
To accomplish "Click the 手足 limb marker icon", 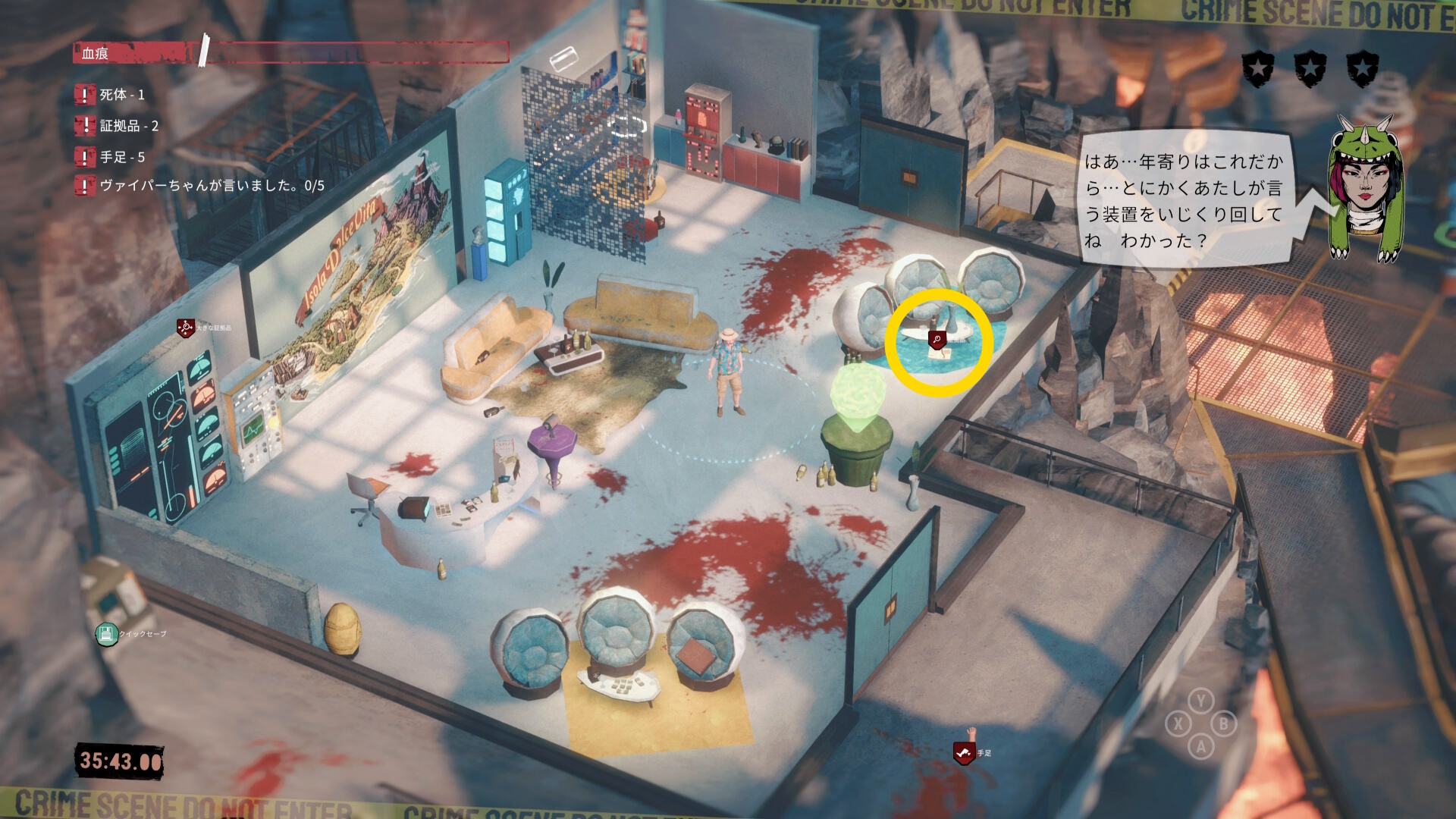I will coord(963,753).
